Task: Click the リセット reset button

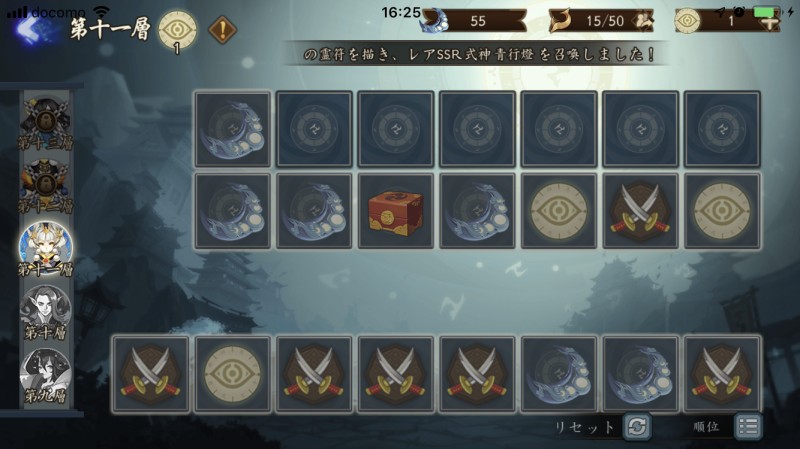Action: pyautogui.click(x=637, y=427)
